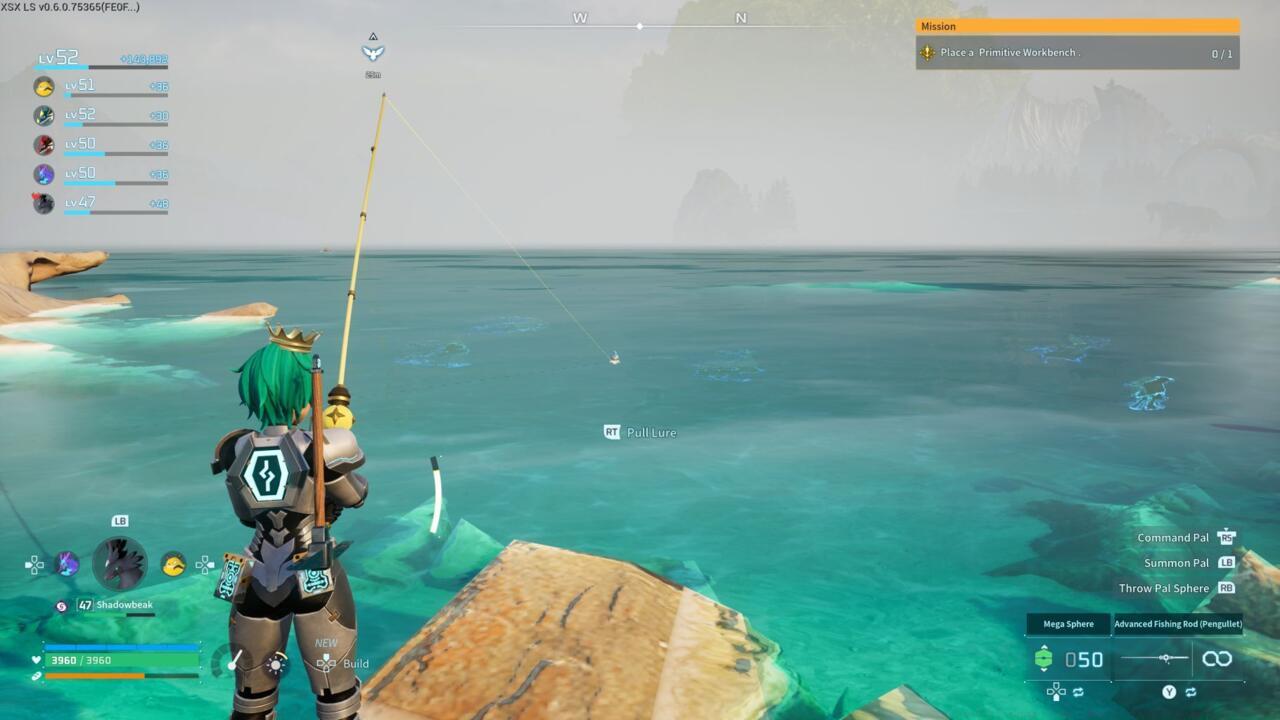Open the d-pad selector right of the pal portraits
Screen dimensions: 1280x720
205,564
